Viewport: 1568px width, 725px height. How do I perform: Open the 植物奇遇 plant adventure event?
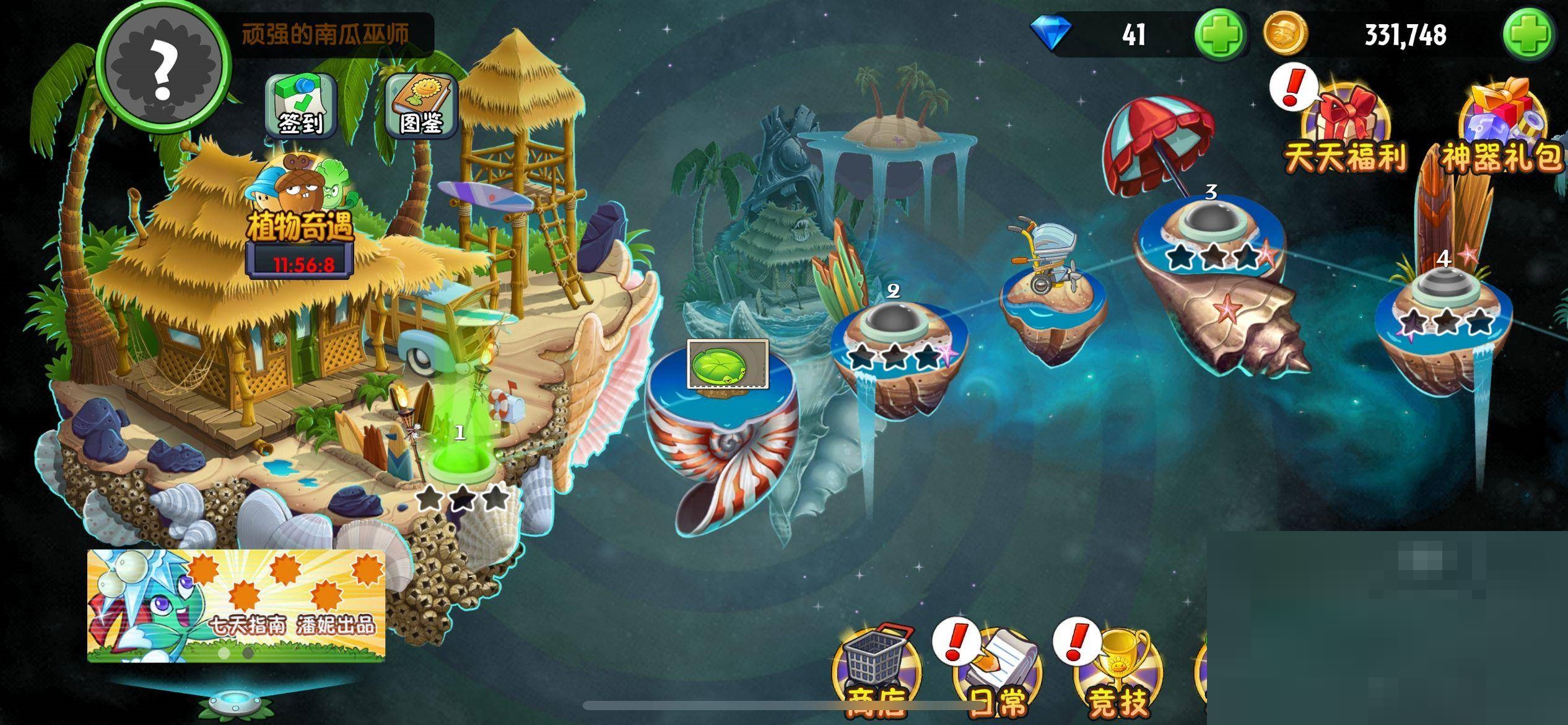[300, 211]
